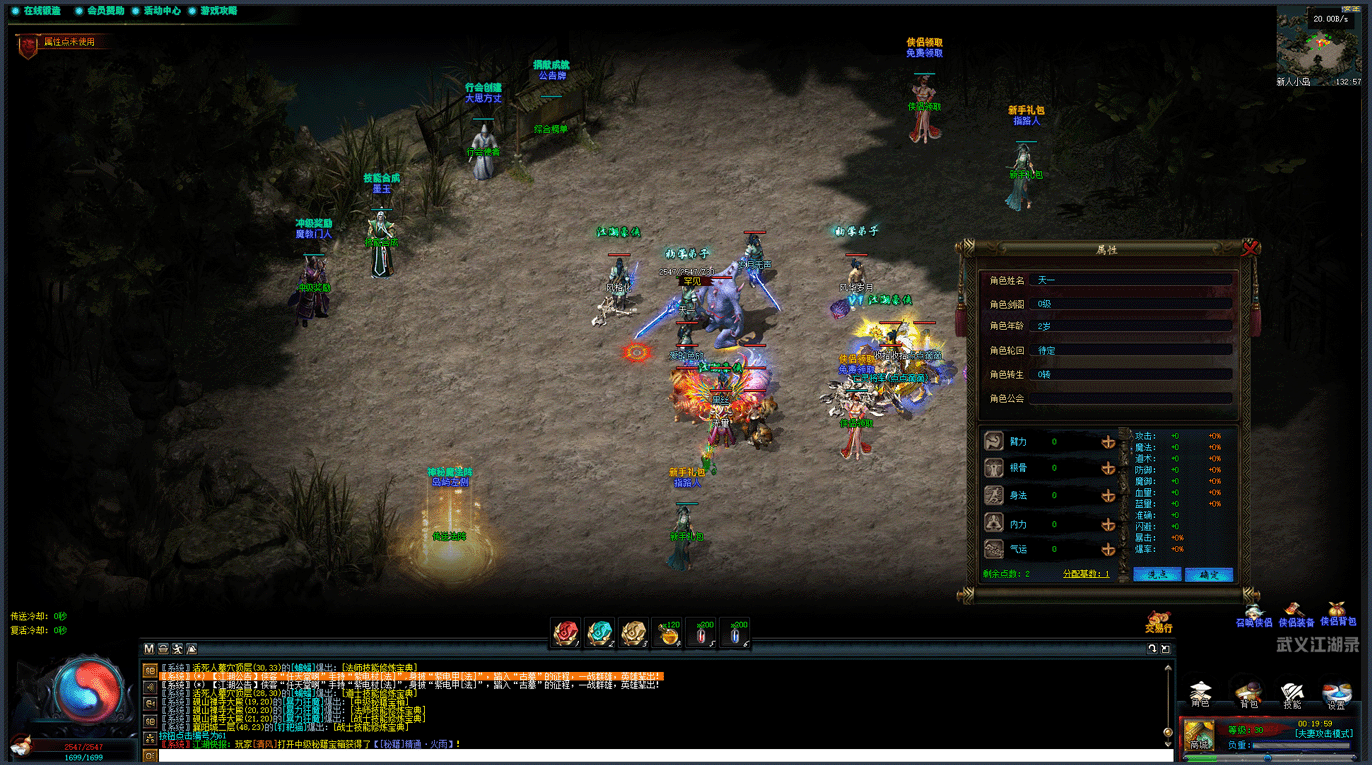The height and width of the screenshot is (765, 1372).
Task: Click the minimap of 新人小岛
Action: coord(1318,41)
